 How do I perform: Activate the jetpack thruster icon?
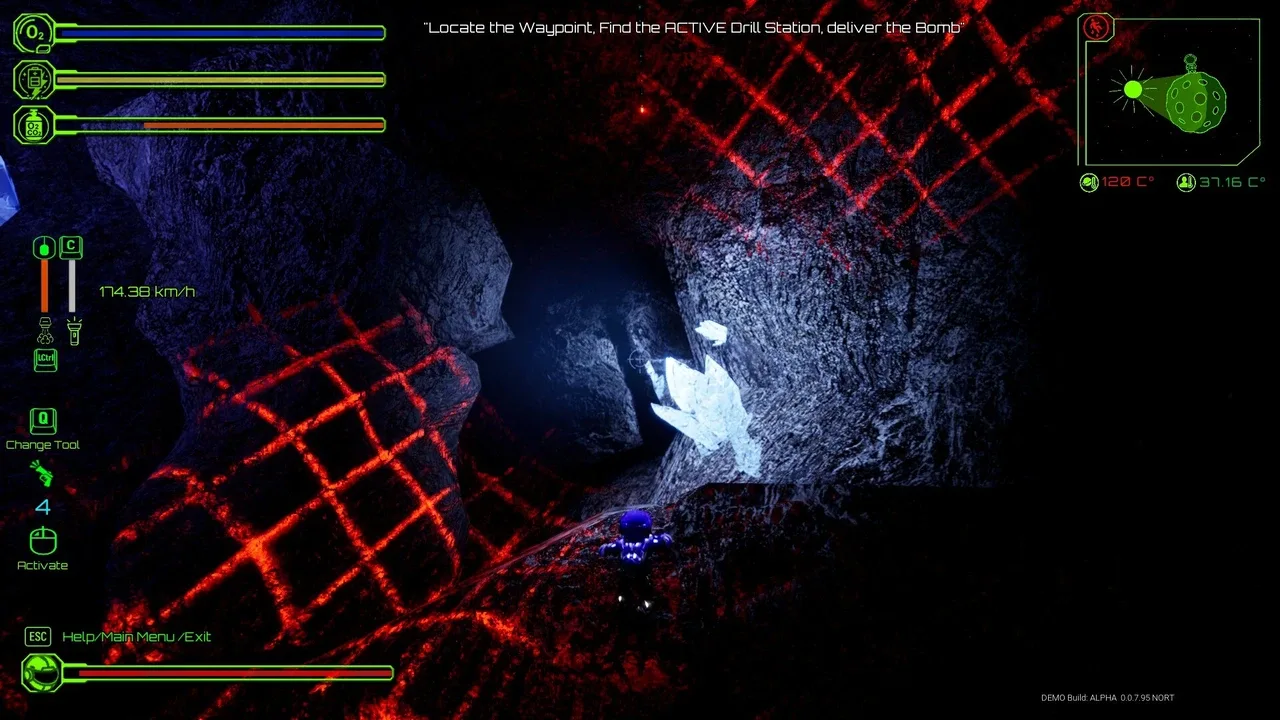point(45,329)
